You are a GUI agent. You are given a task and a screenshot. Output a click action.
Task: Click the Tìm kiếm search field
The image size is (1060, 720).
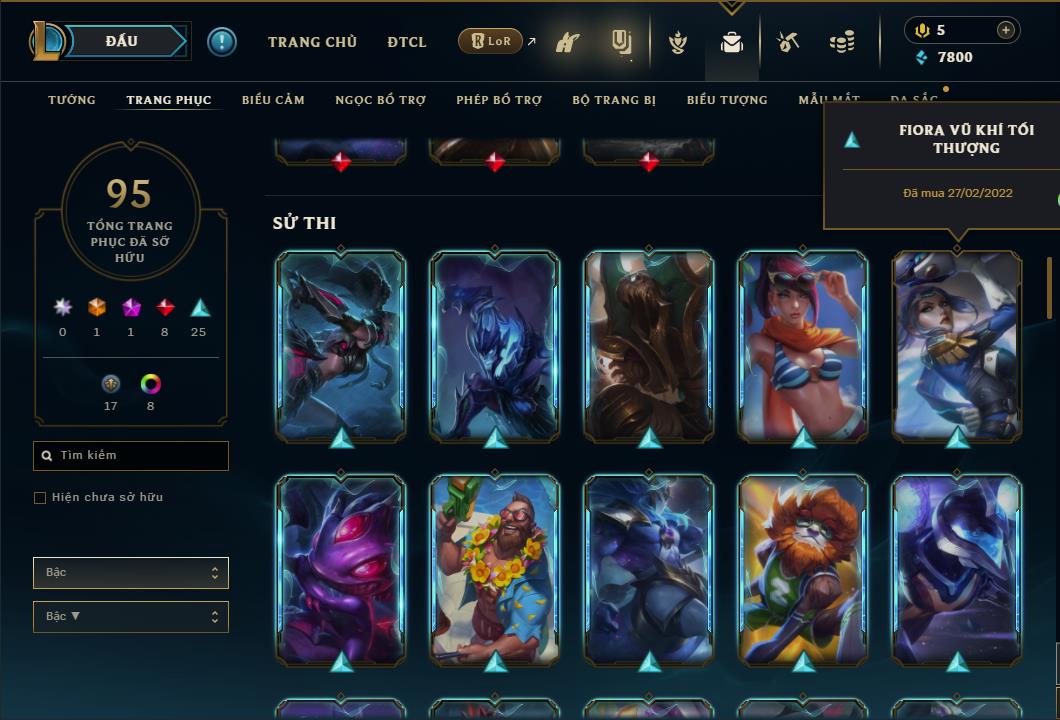131,456
